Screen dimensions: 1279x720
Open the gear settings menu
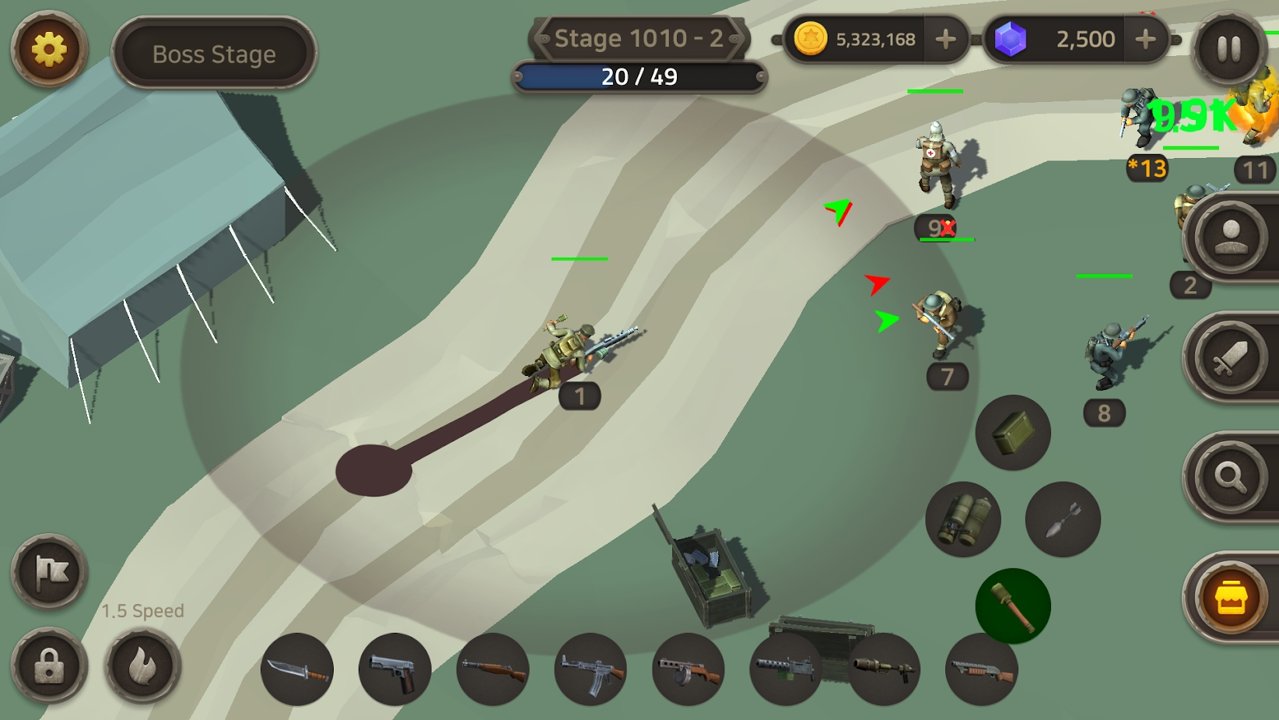point(49,49)
